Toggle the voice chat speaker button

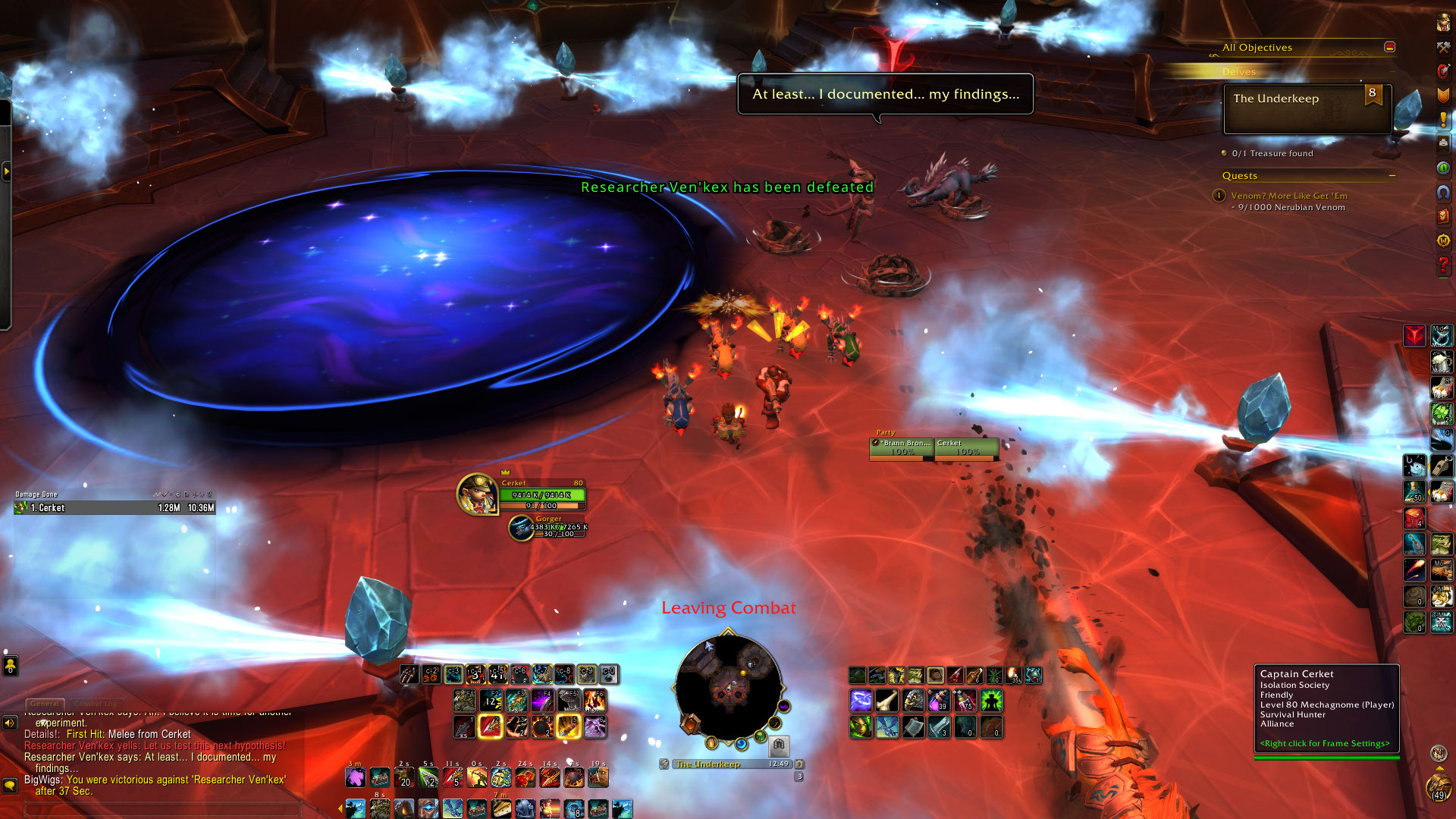pos(10,723)
